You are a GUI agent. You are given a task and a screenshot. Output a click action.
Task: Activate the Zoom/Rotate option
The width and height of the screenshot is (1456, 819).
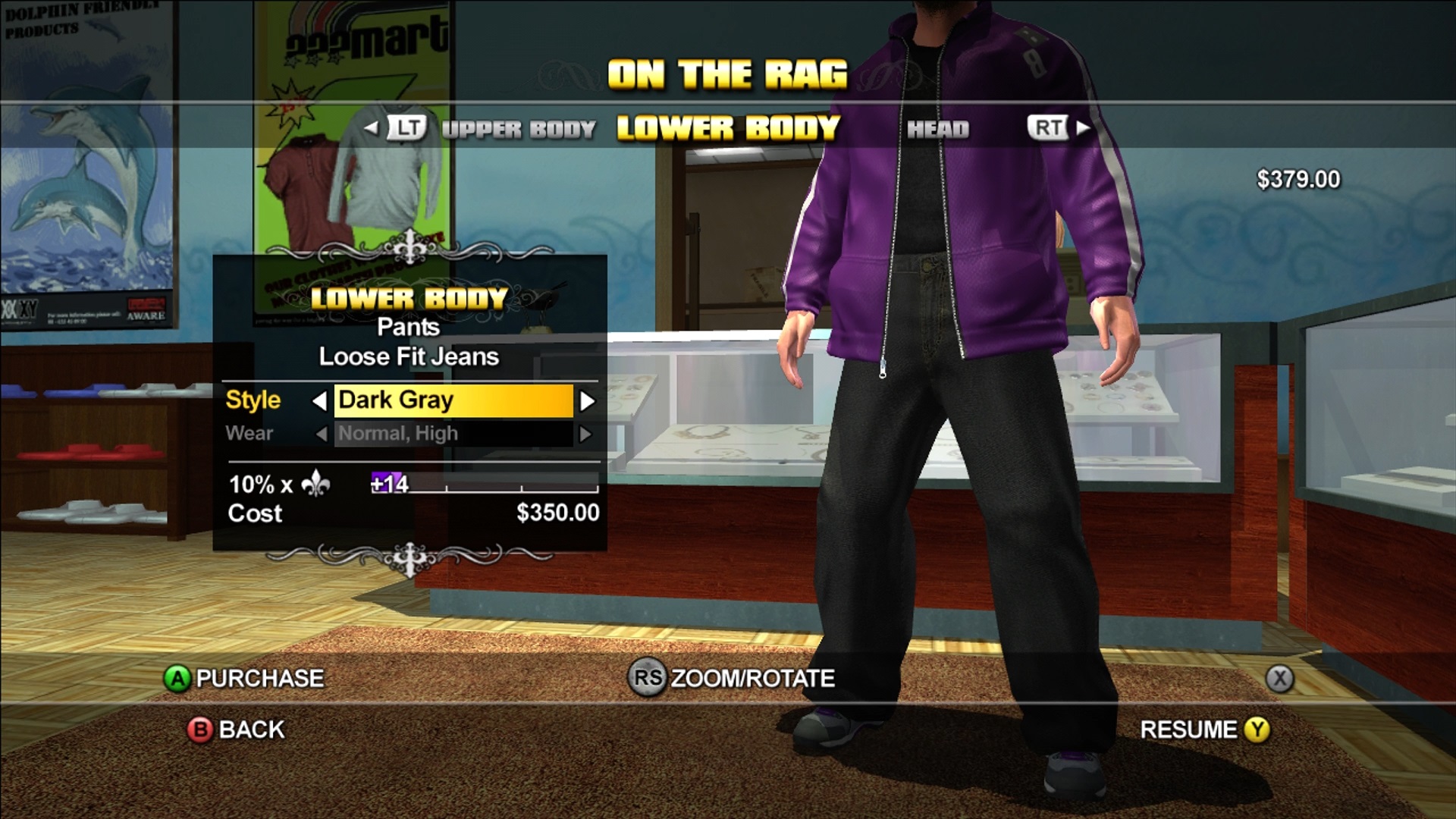(732, 678)
